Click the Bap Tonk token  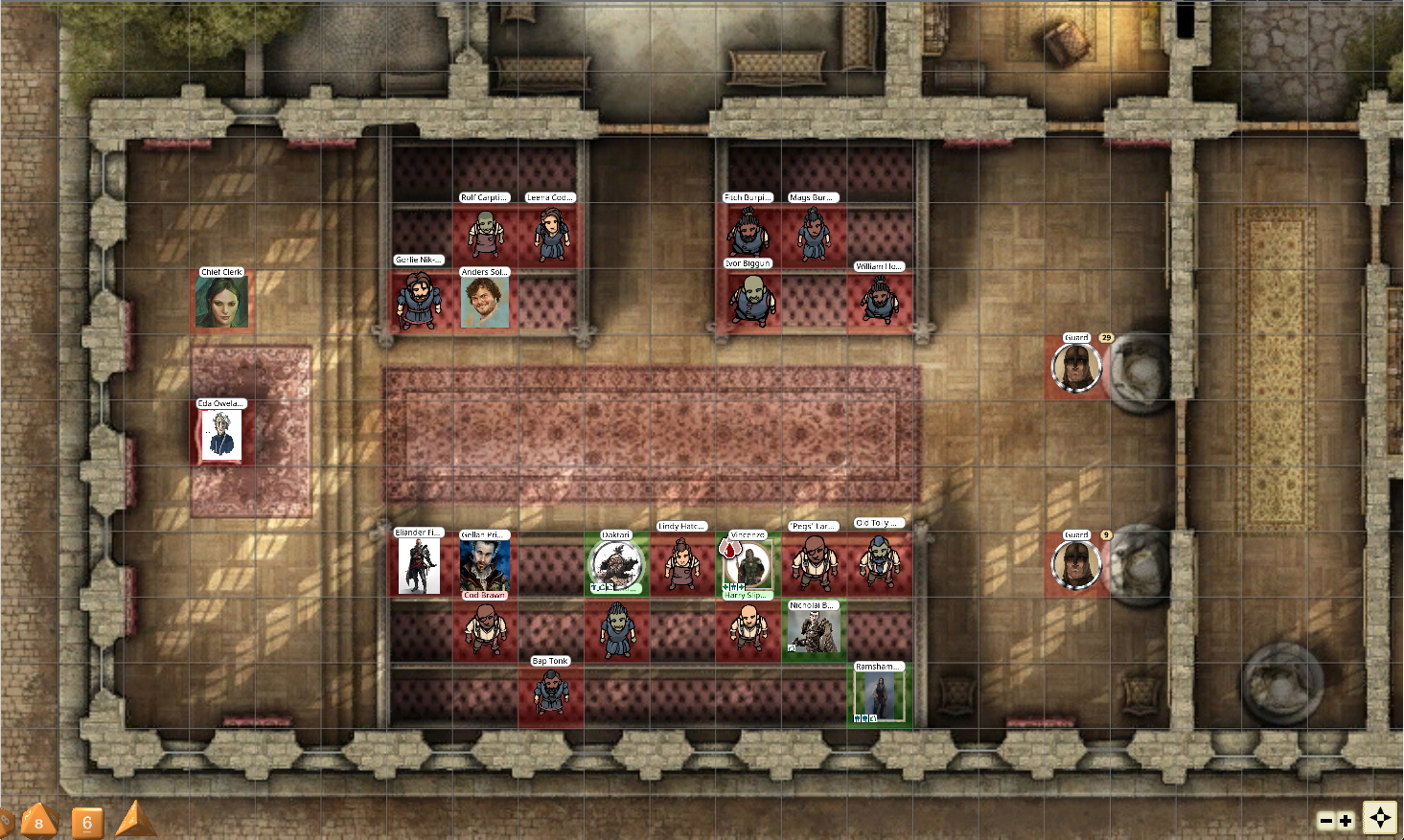coord(551,692)
